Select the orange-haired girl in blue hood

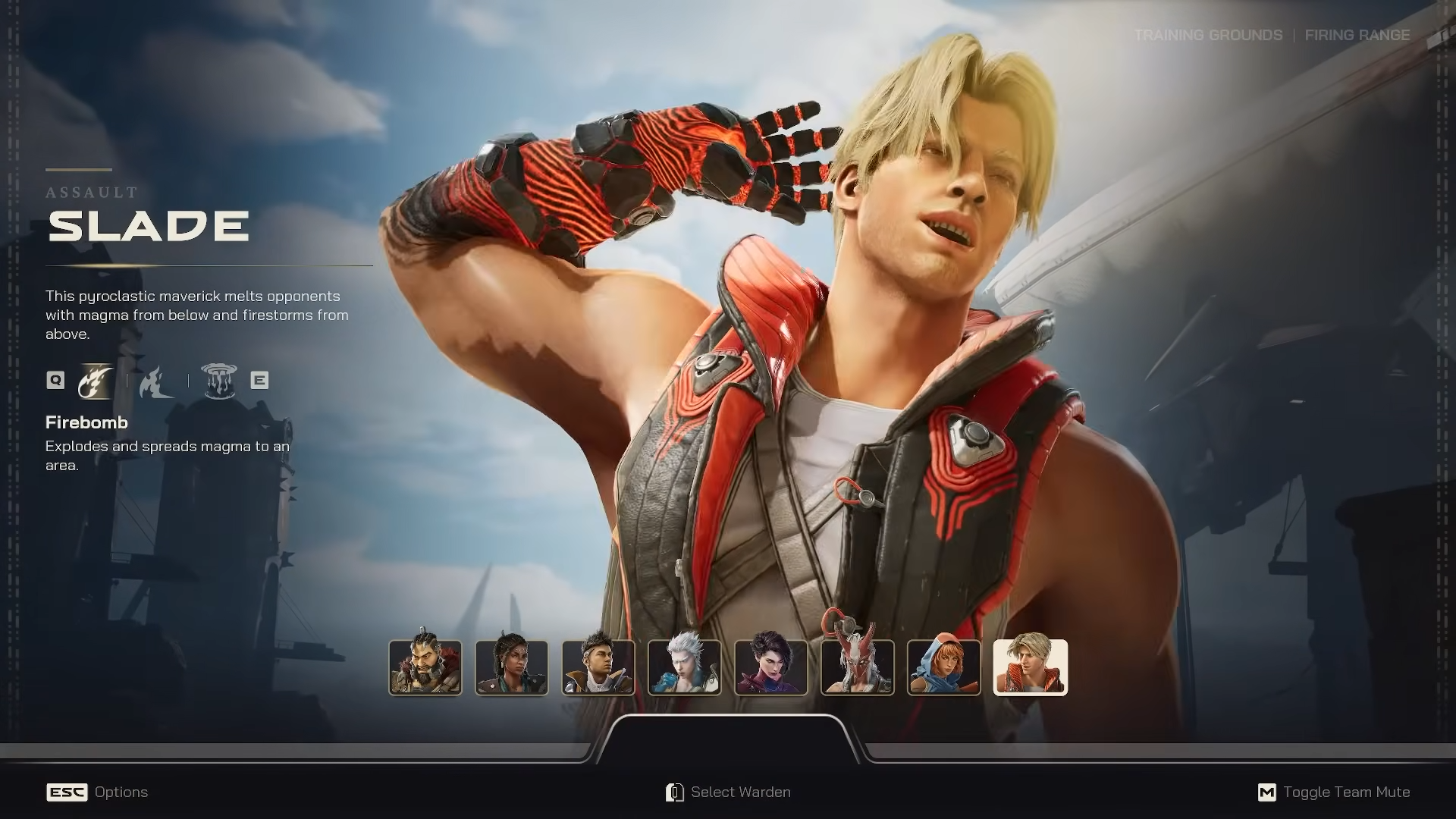pyautogui.click(x=943, y=667)
